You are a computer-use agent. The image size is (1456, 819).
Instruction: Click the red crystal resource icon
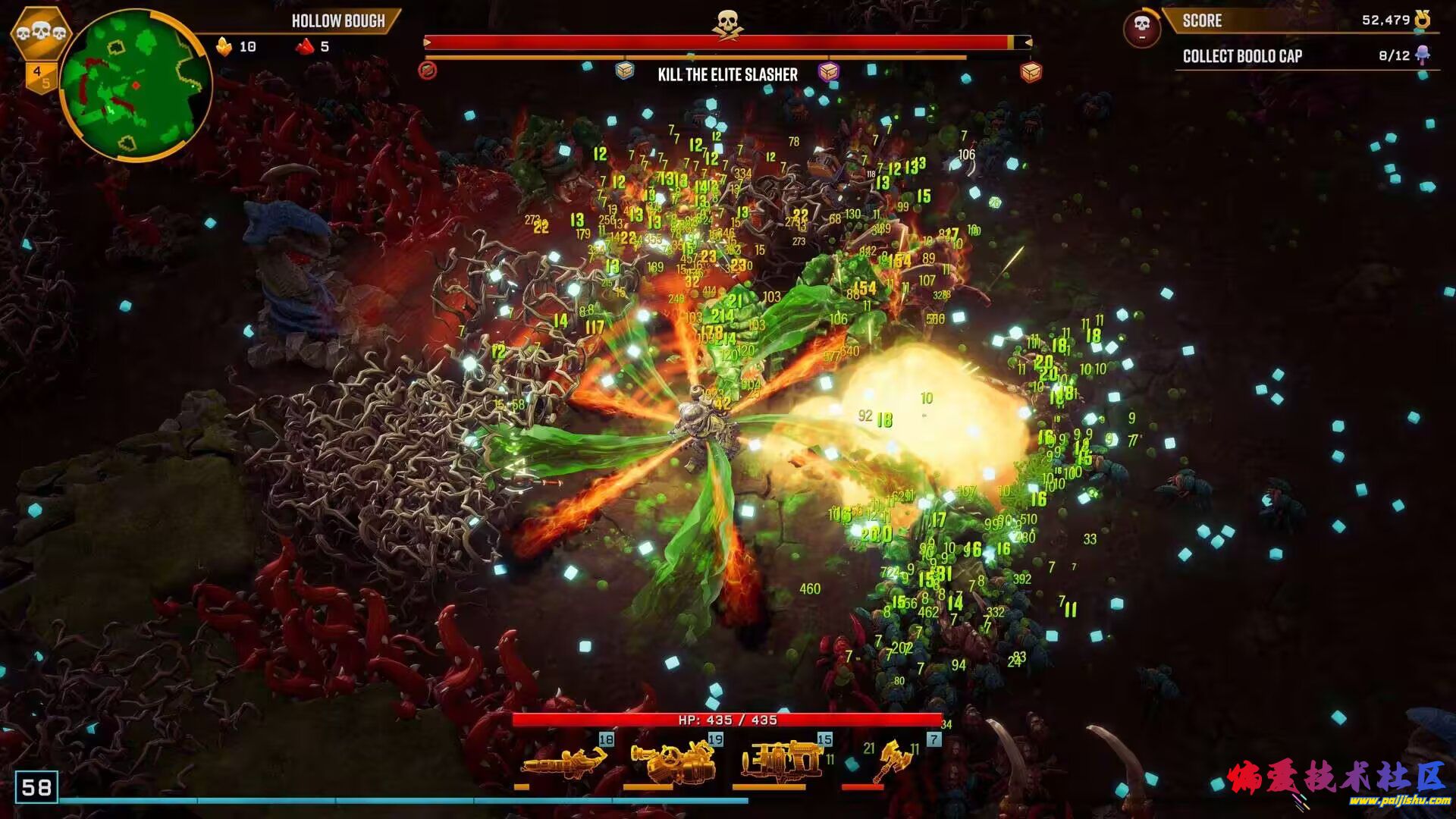(x=305, y=47)
